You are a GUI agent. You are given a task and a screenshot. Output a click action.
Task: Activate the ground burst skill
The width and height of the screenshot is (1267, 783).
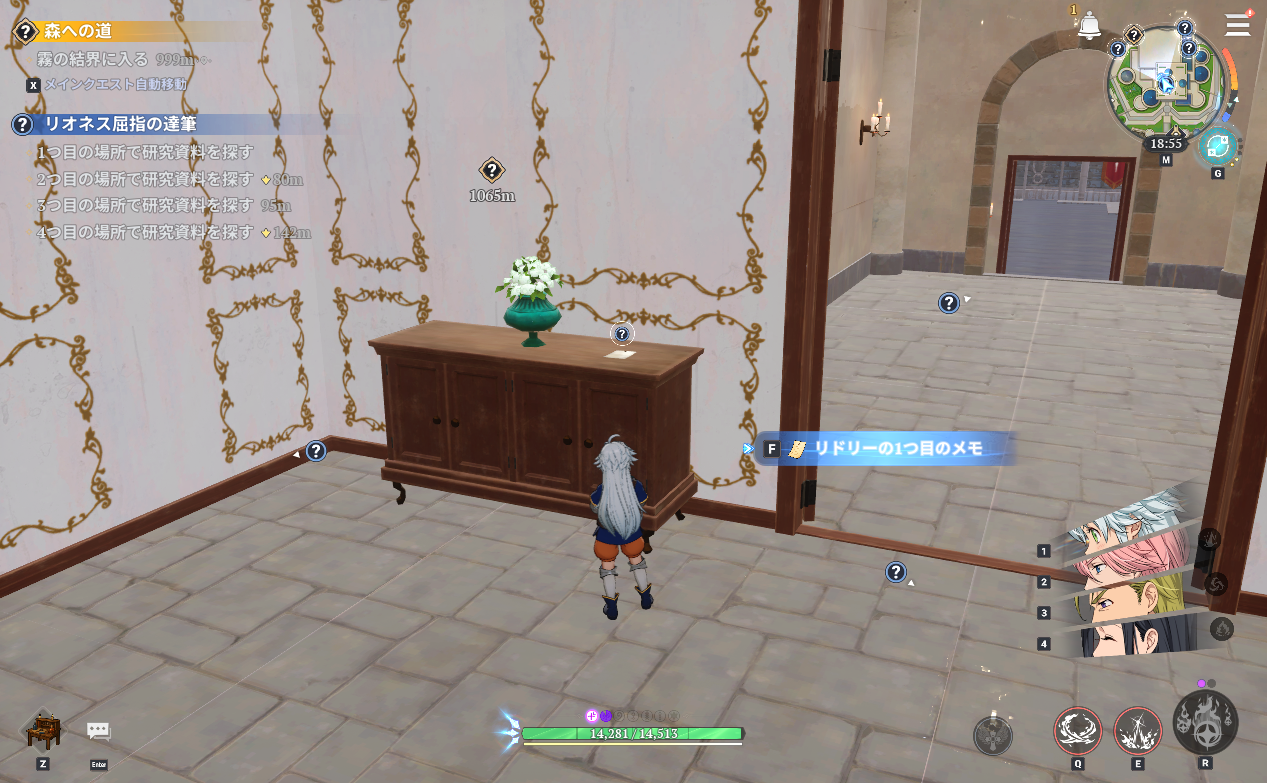coord(1137,730)
